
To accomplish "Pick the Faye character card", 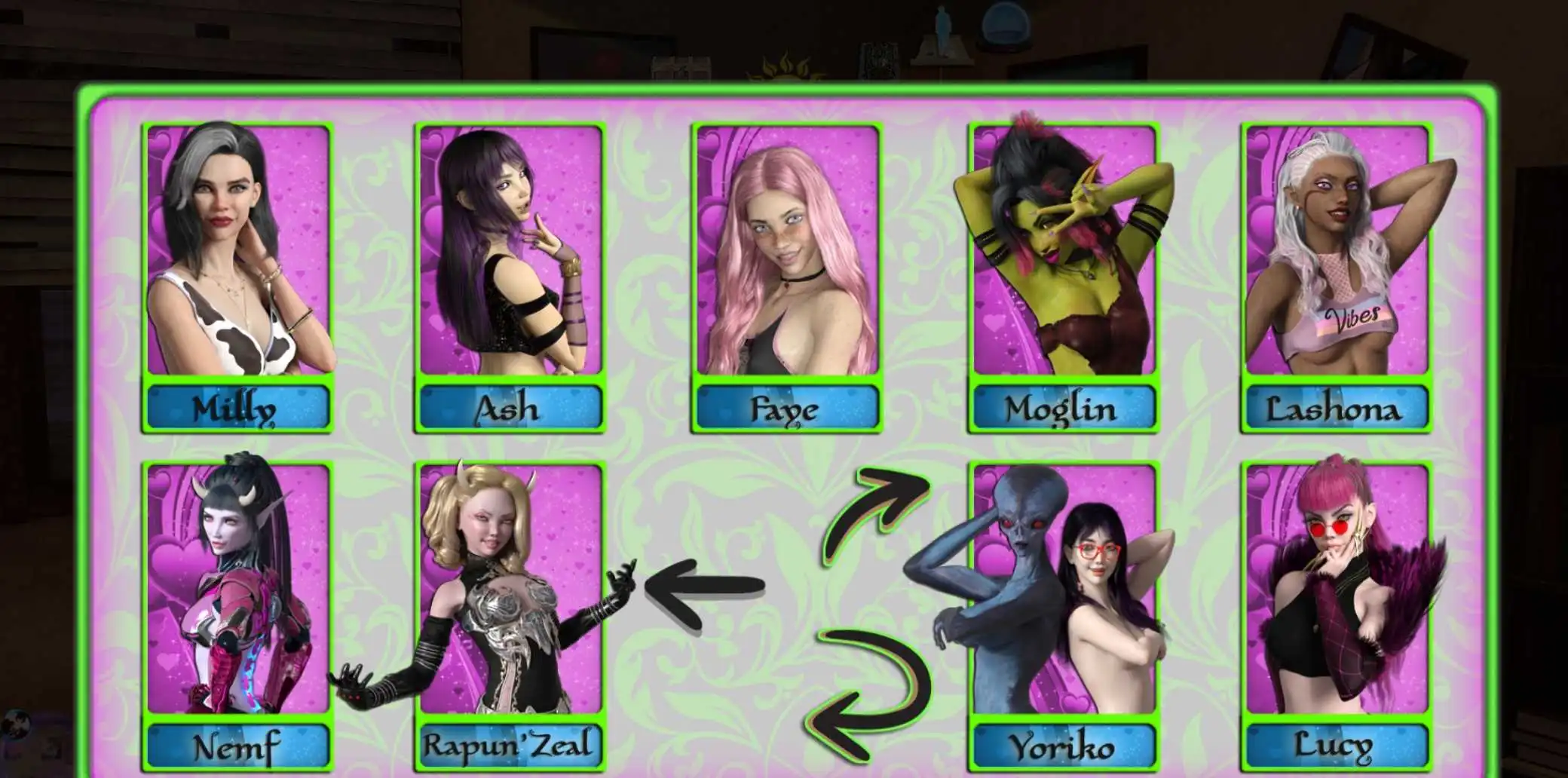I will 787,277.
